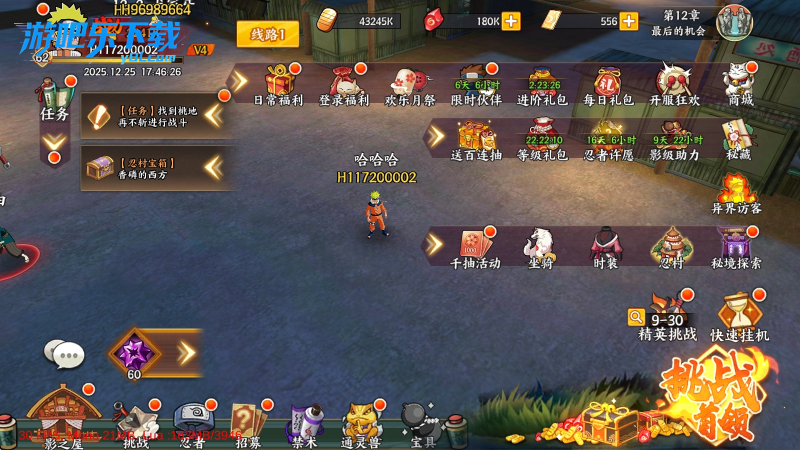Enter 秘境探索 secret realm exploration
800x450 pixels.
pyautogui.click(x=737, y=246)
